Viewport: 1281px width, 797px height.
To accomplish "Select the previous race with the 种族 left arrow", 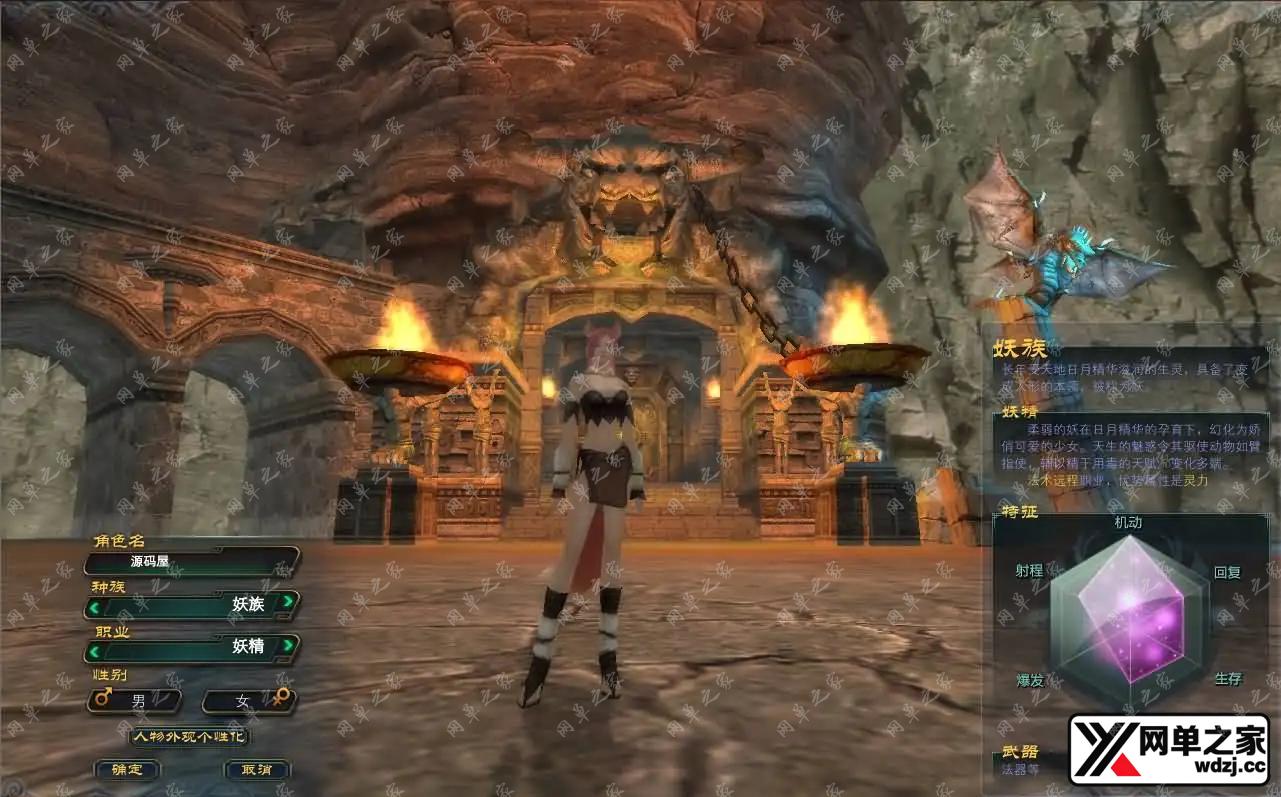I will point(94,604).
